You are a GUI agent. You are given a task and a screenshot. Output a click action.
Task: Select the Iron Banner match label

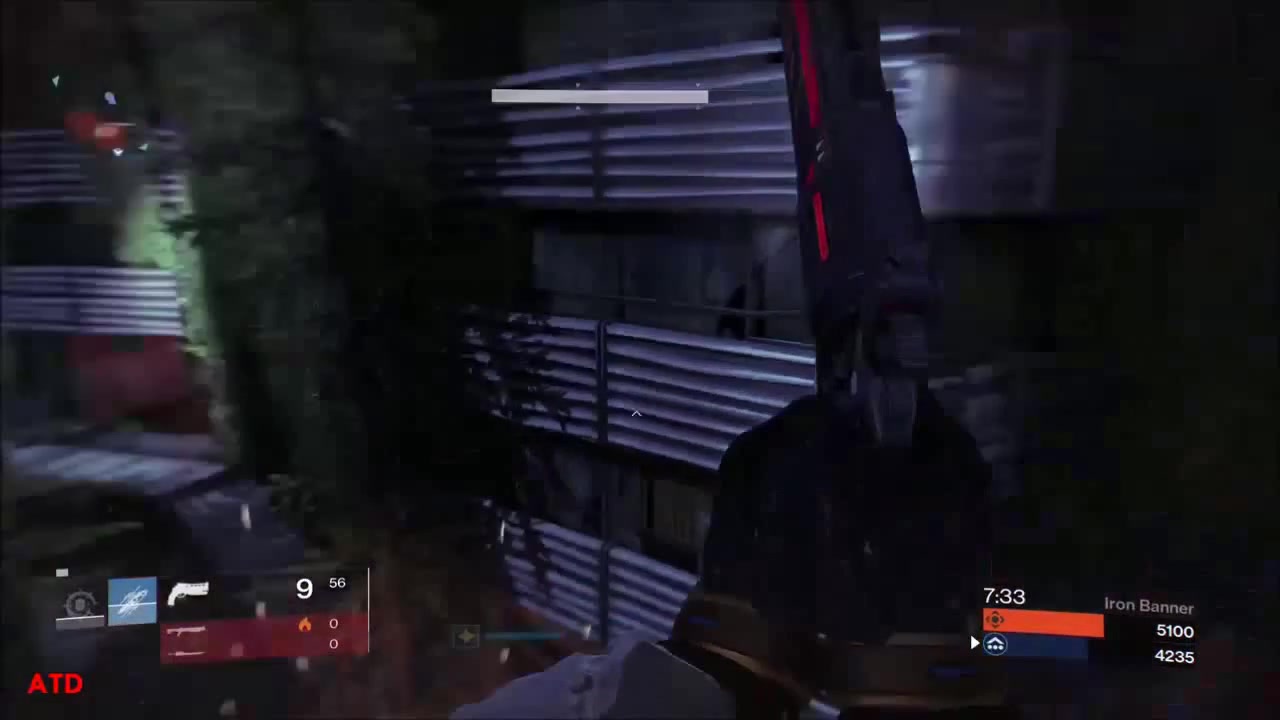pos(1148,606)
